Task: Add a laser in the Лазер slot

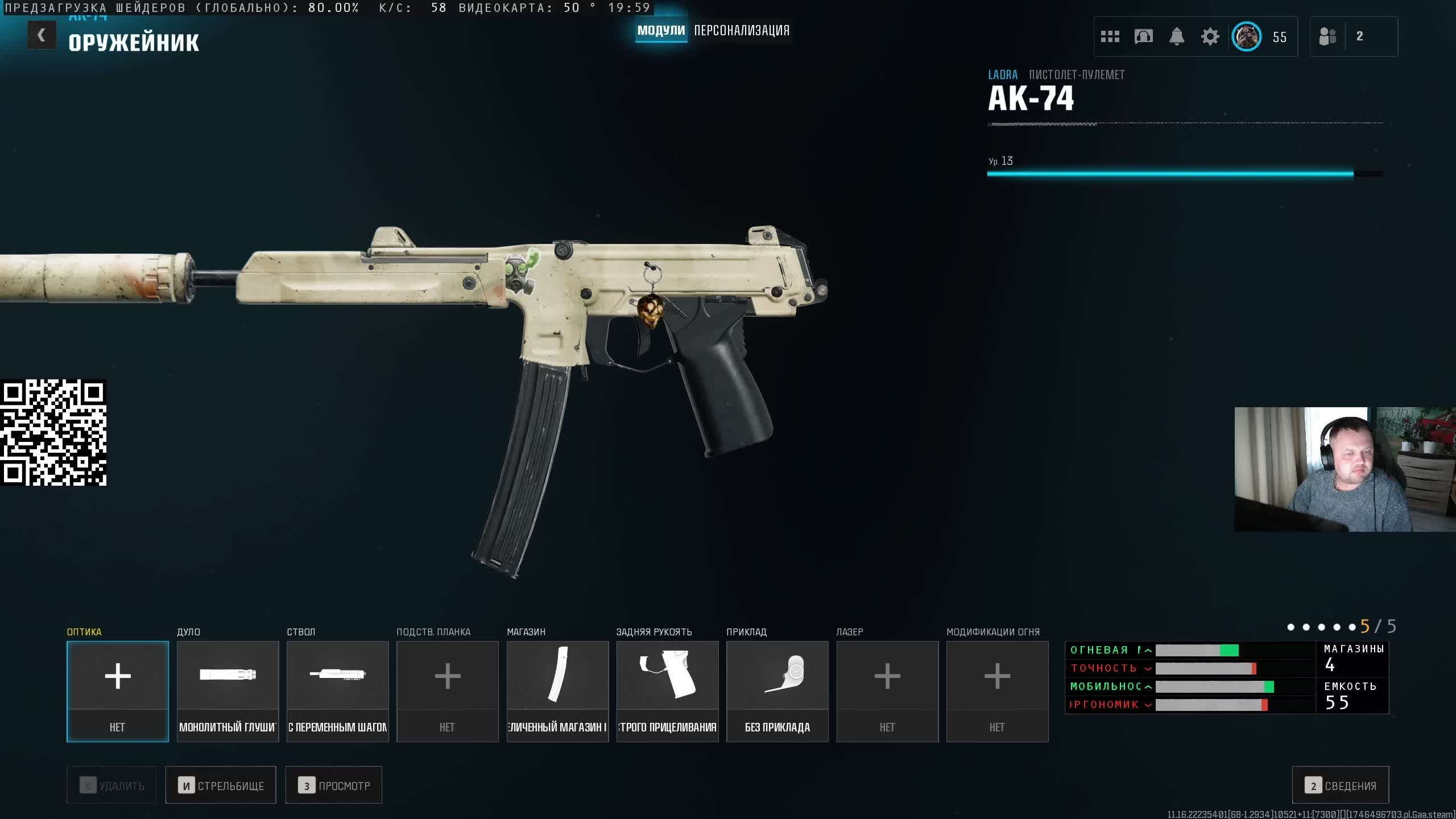Action: pos(887,691)
